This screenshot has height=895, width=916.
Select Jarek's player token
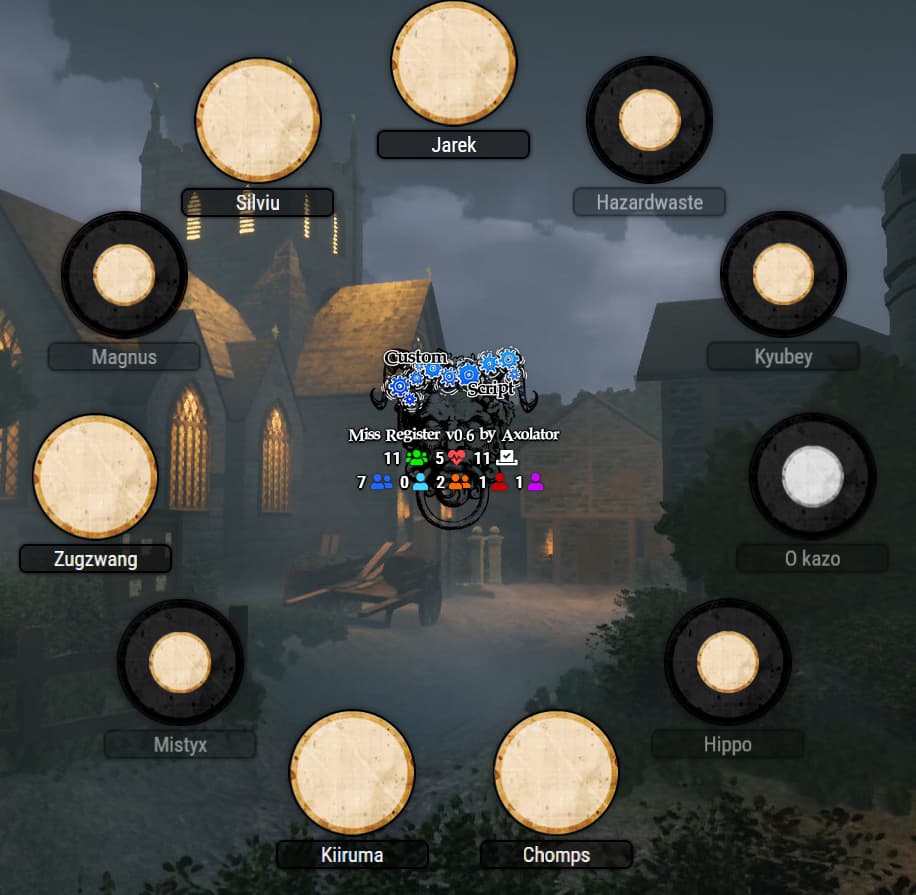coord(453,63)
